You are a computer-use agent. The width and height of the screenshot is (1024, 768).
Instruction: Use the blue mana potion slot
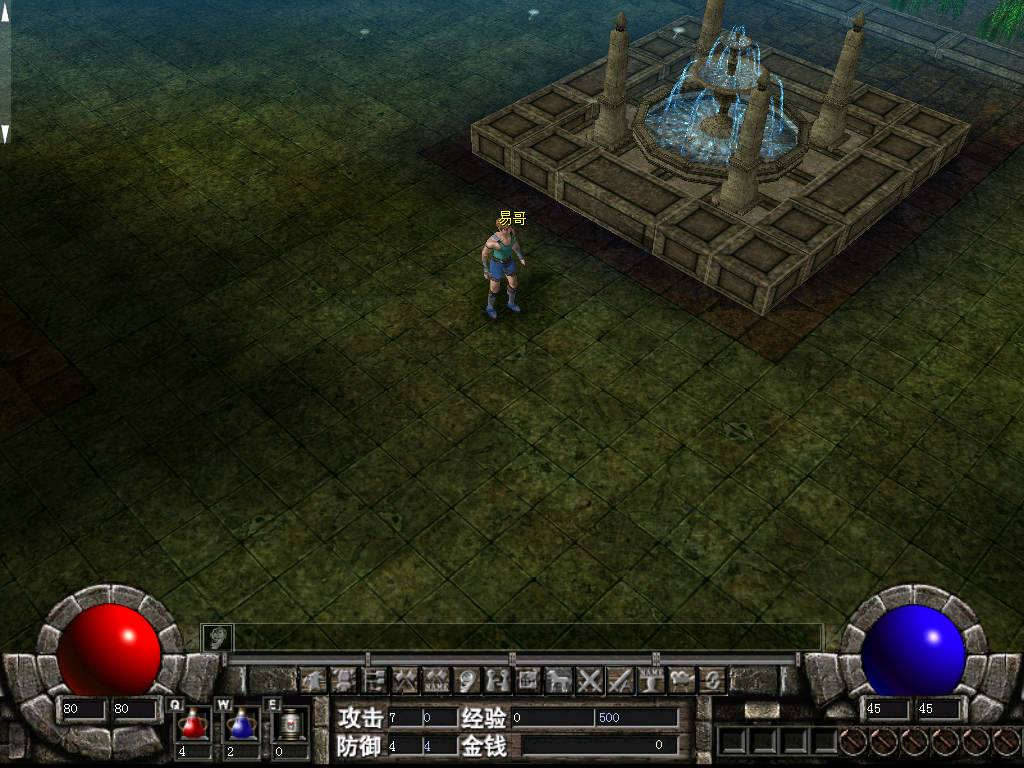(x=241, y=723)
